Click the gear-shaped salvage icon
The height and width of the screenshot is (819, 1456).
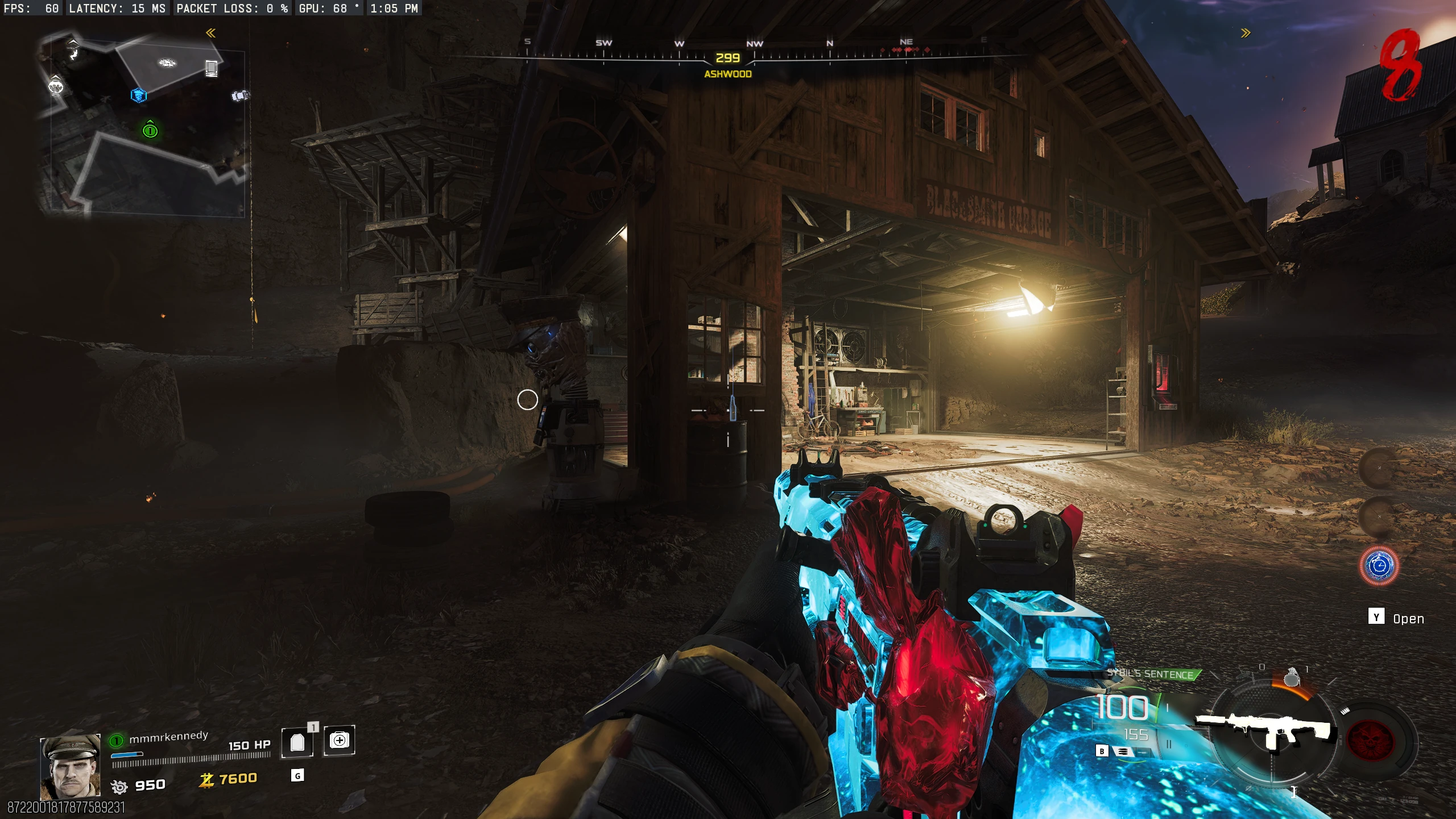tap(119, 787)
